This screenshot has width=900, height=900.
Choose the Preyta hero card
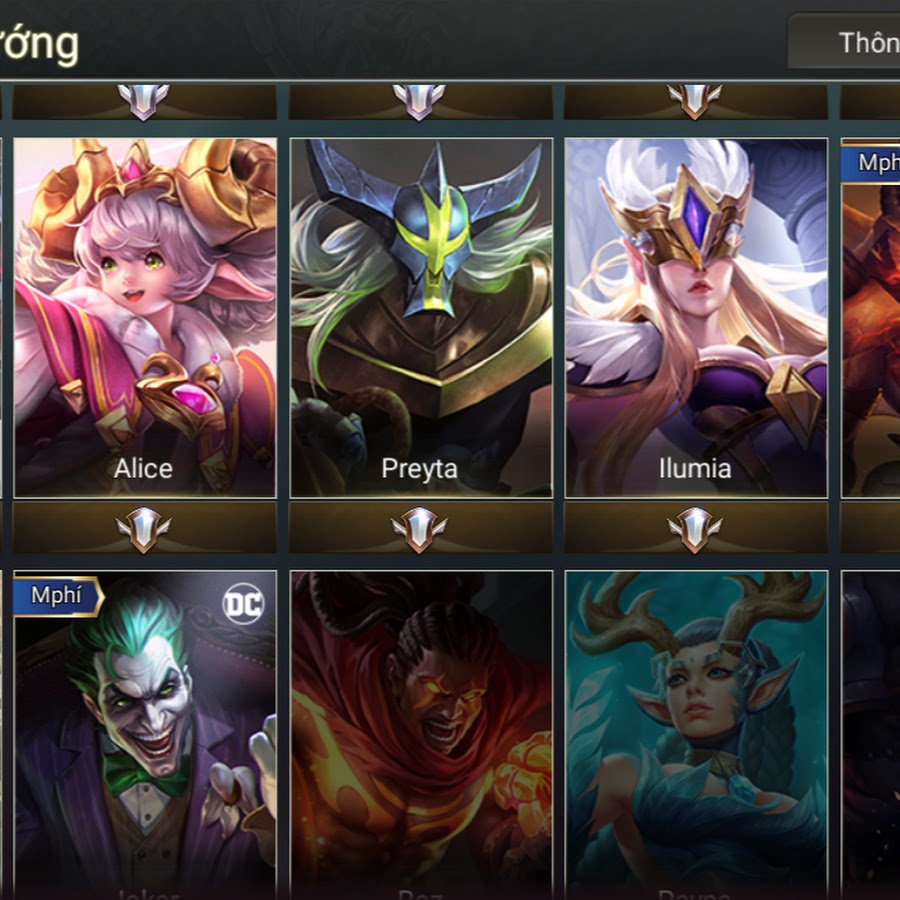[x=420, y=317]
